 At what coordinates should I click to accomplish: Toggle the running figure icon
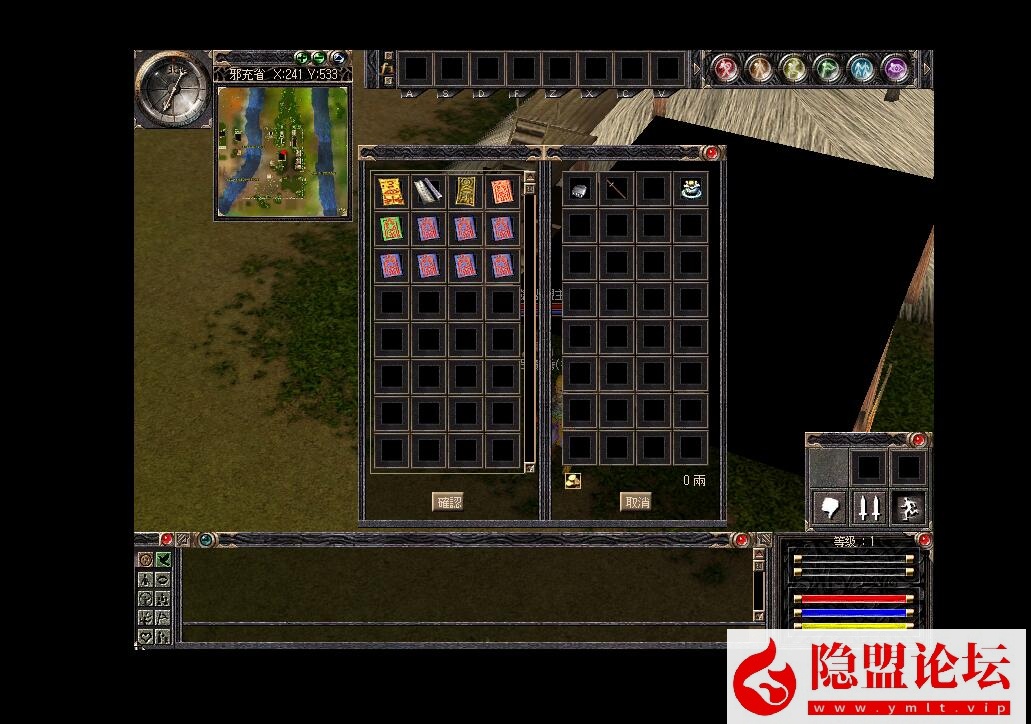coord(906,508)
